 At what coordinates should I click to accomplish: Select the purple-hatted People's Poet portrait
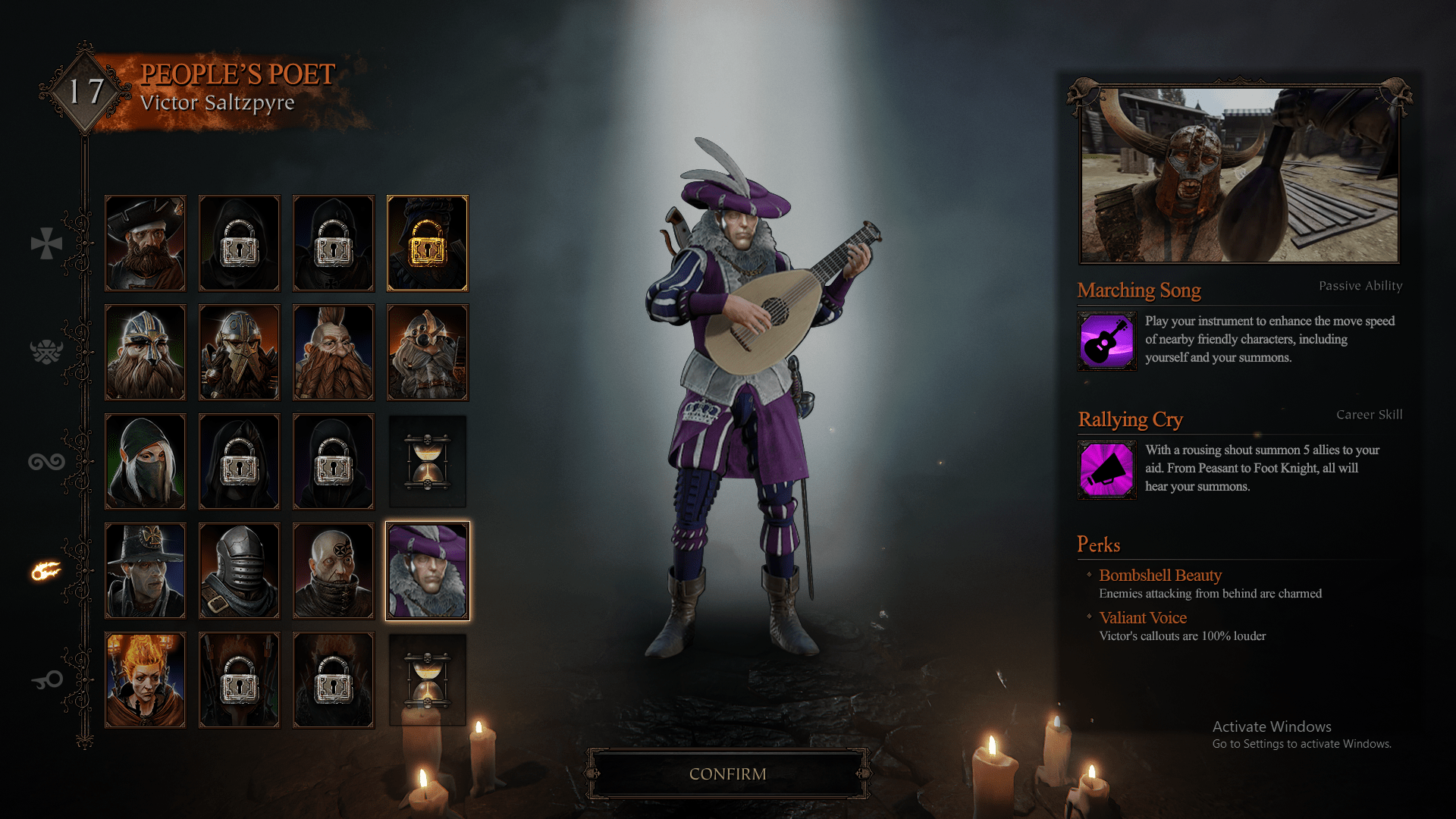[x=428, y=571]
